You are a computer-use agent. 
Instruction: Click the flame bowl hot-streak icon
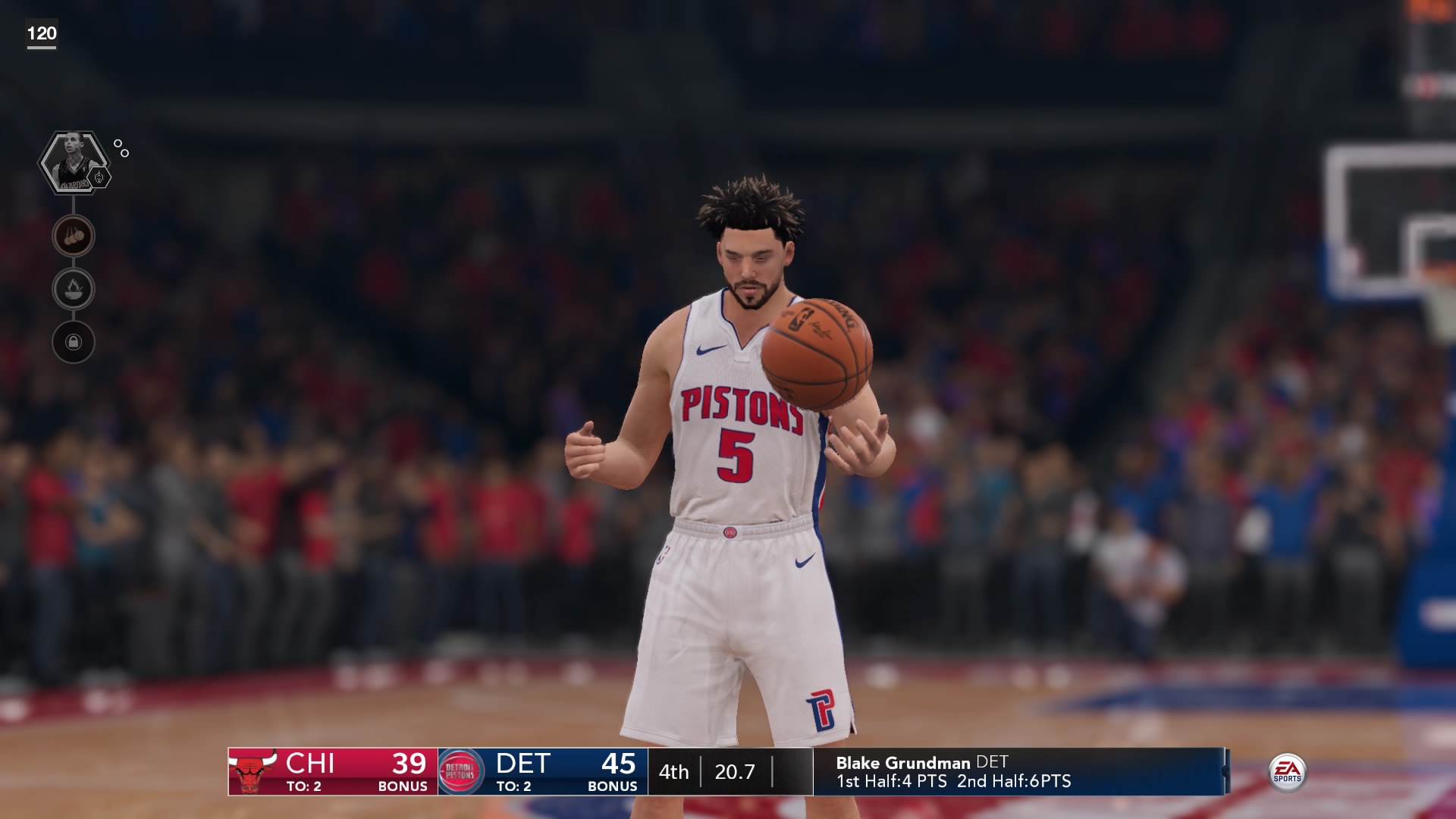(x=72, y=289)
